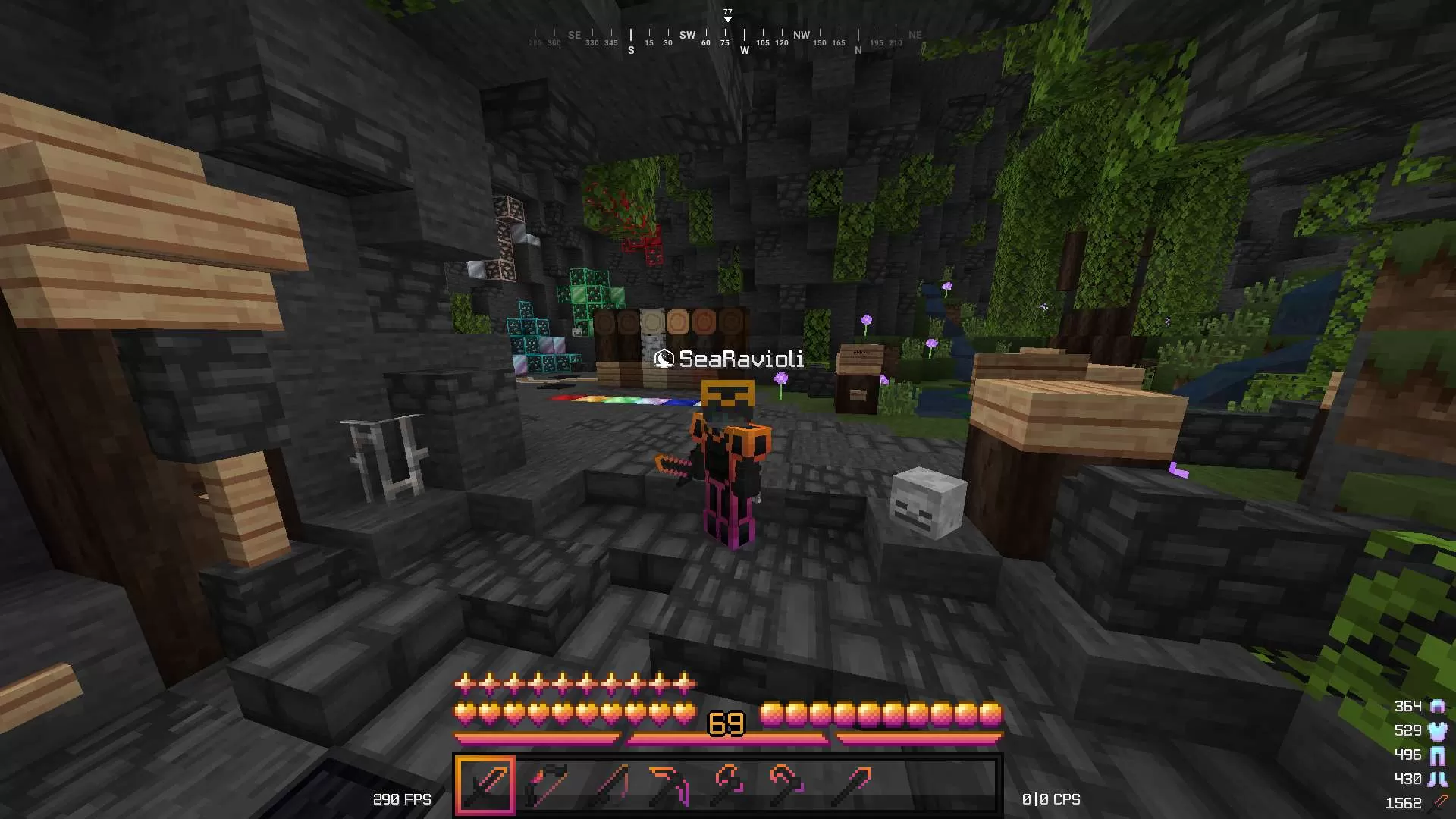Click the NW label on the direction HUD
This screenshot has height=819, width=1456.
(801, 35)
